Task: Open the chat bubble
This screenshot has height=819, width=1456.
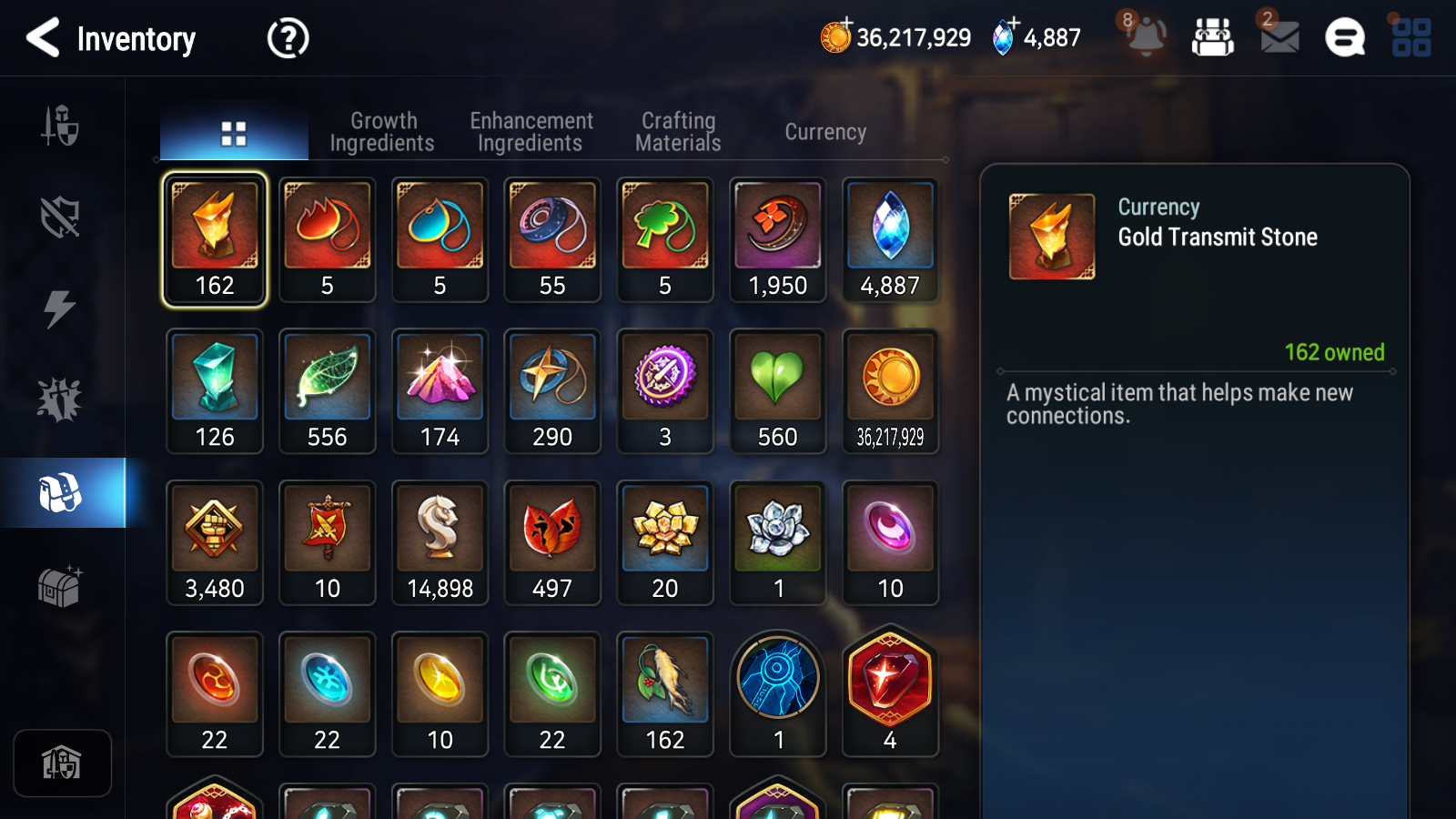Action: (x=1344, y=38)
